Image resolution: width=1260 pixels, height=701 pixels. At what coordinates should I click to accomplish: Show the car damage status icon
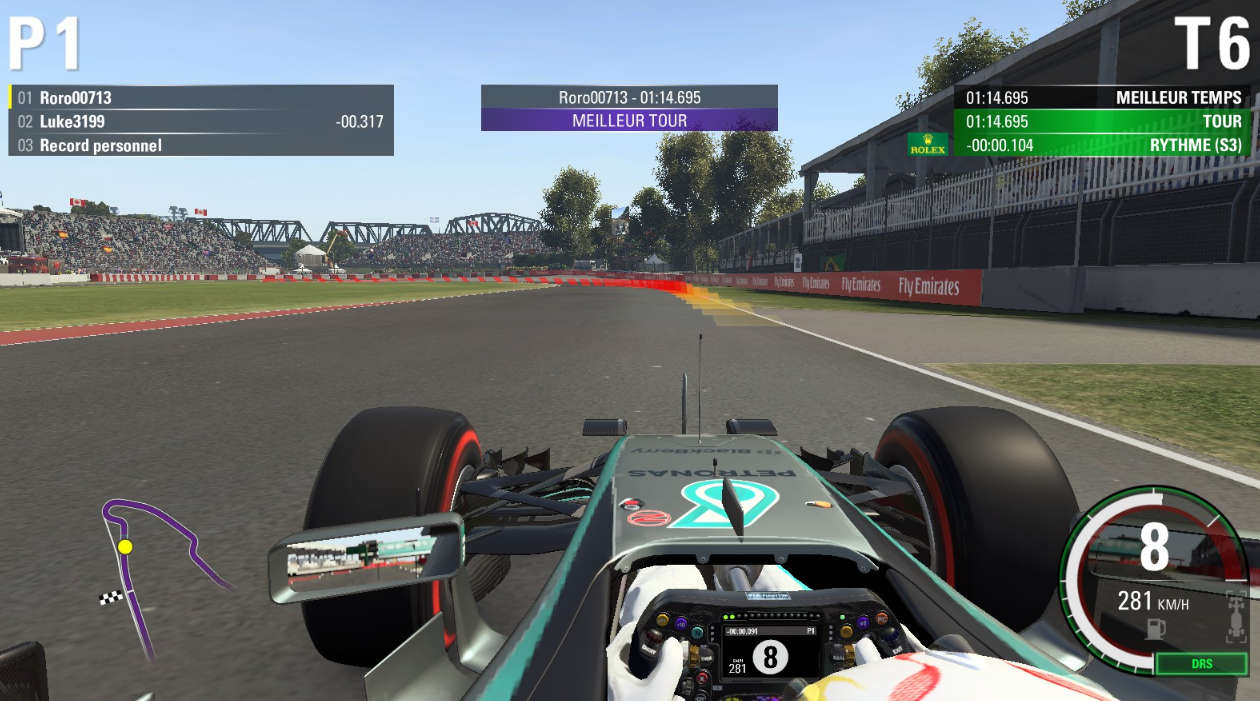tap(1236, 615)
